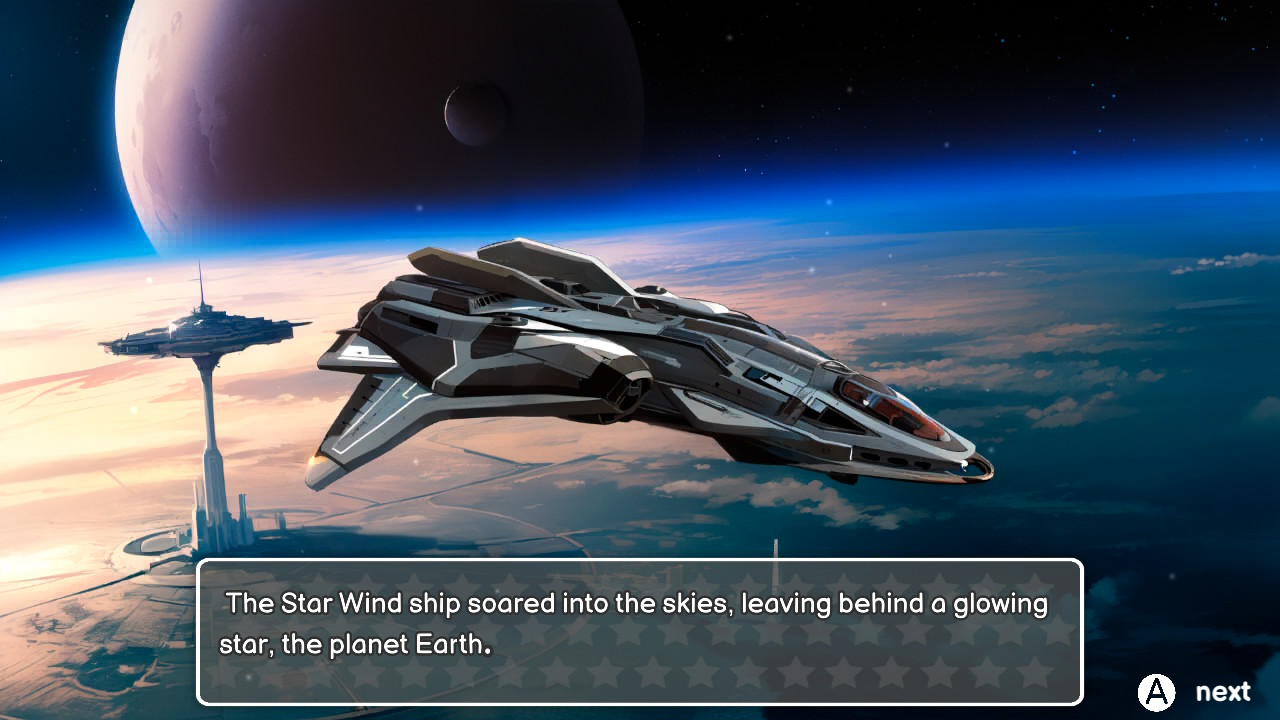Click the circular A button icon
The width and height of the screenshot is (1280, 720).
[1155, 690]
